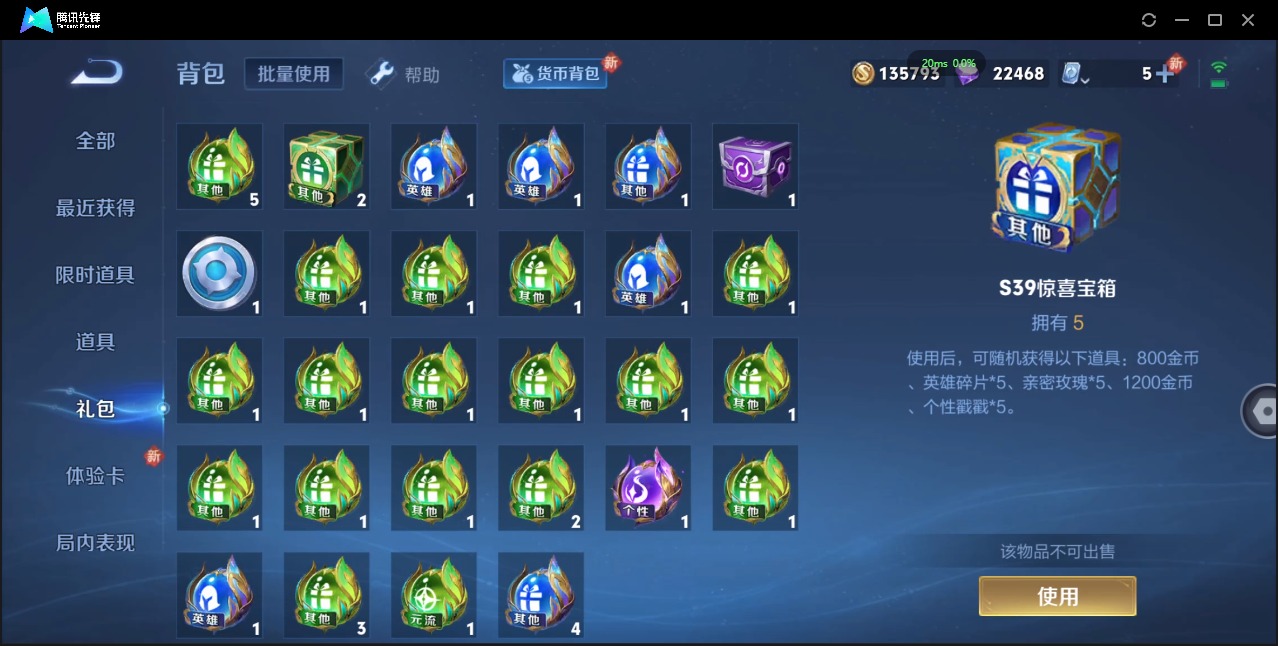Select the green 元流 gift orb
The width and height of the screenshot is (1278, 646).
[x=434, y=595]
